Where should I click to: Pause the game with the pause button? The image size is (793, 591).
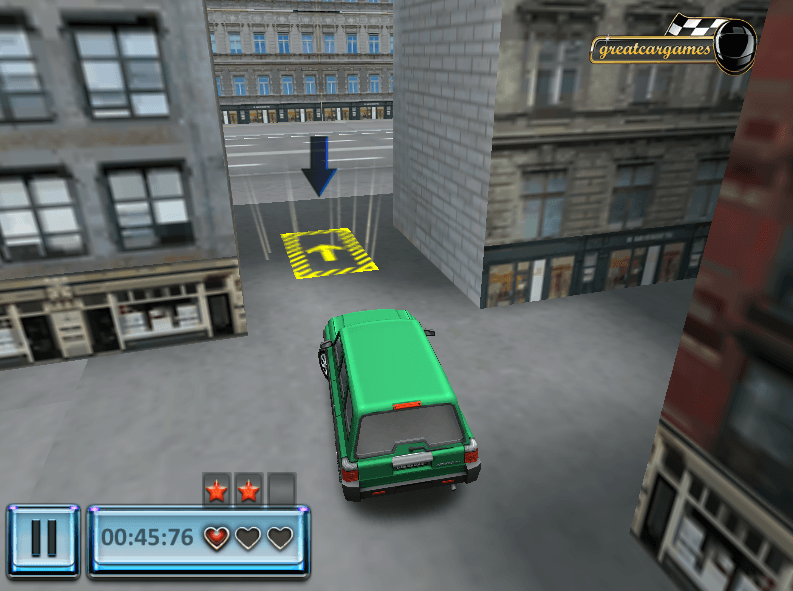(43, 539)
